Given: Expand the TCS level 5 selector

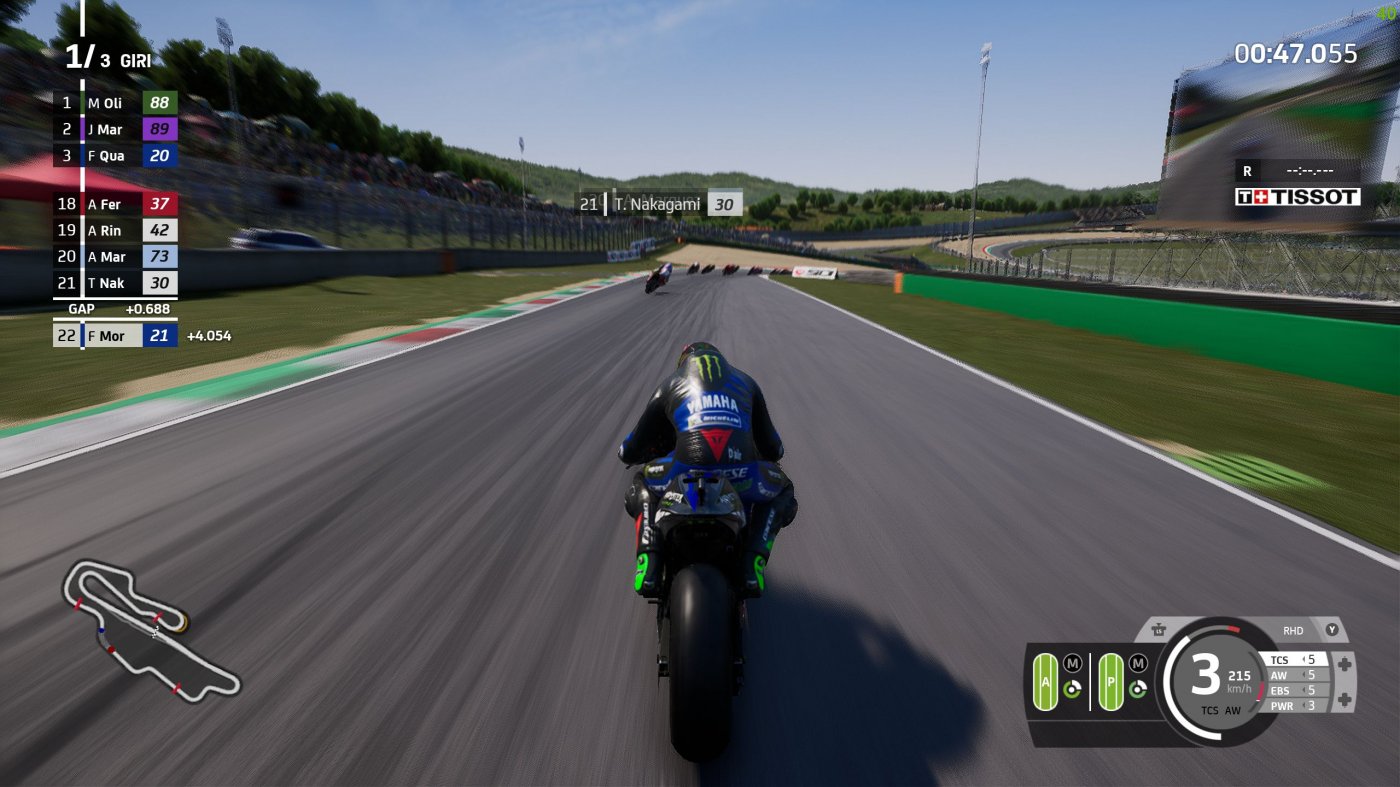Looking at the screenshot, I should [x=1294, y=660].
